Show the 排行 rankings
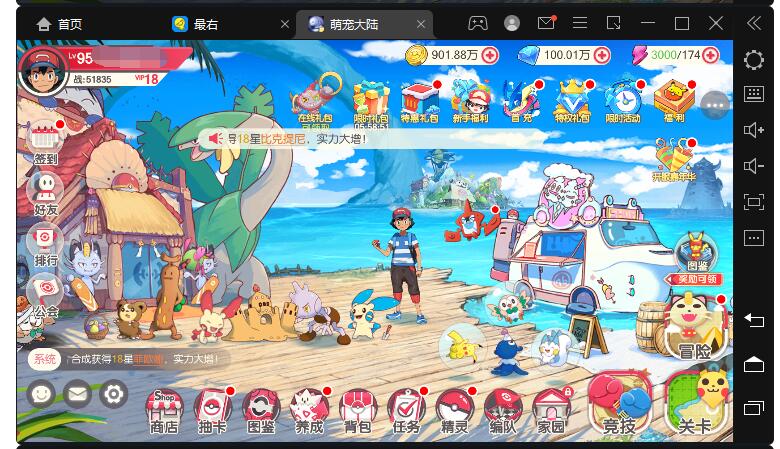Screen dimensions: 780x449 (x=45, y=242)
